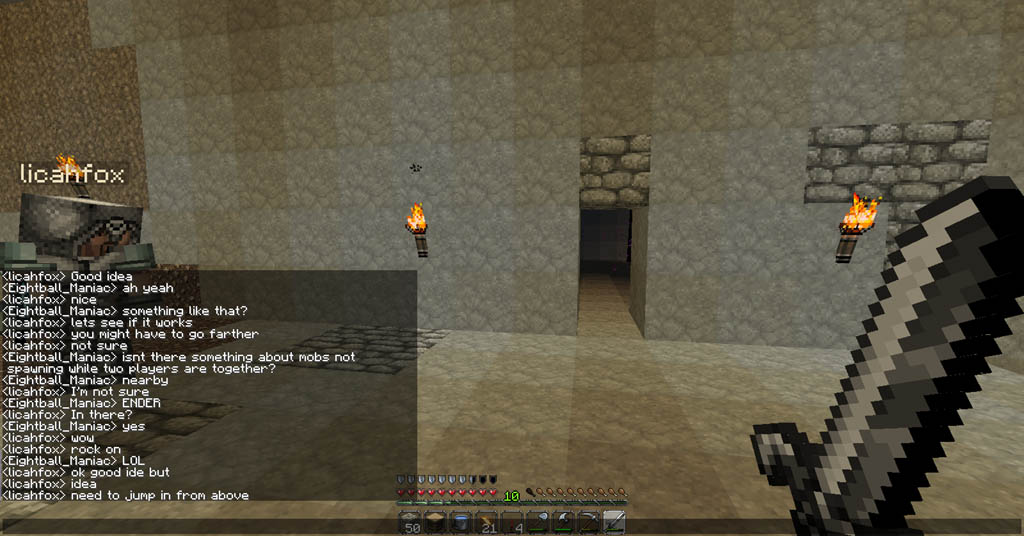
Task: Select the hotbar stack of 50 blocks
Action: point(410,522)
